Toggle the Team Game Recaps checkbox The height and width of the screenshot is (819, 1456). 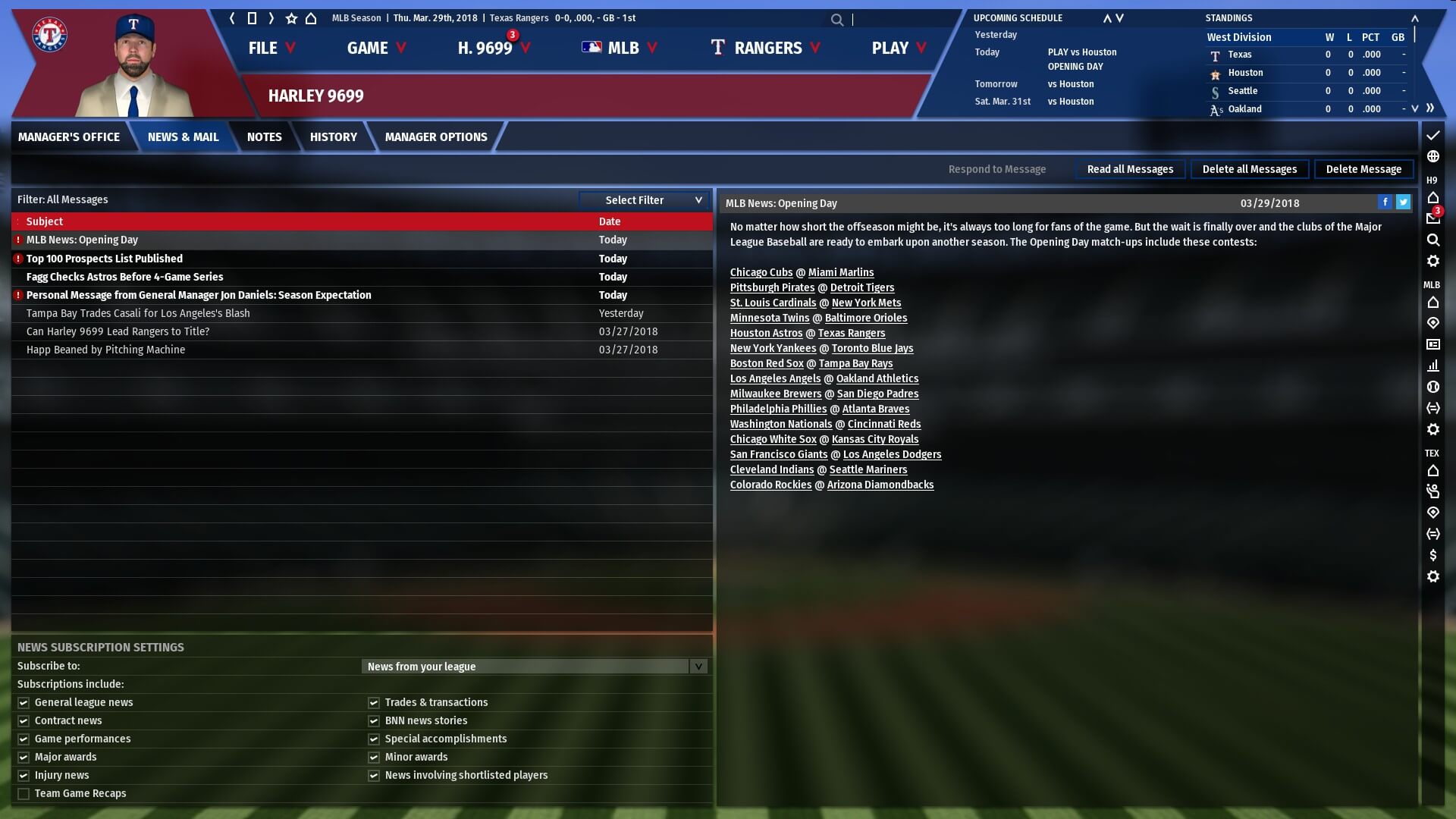tap(24, 794)
